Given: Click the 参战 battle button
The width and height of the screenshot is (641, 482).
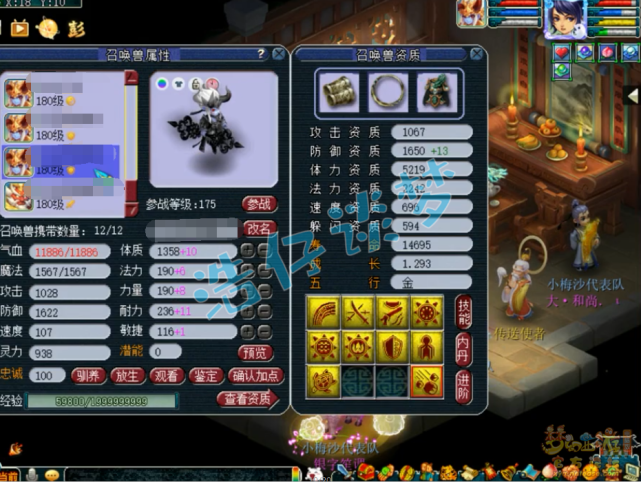Looking at the screenshot, I should (x=259, y=204).
